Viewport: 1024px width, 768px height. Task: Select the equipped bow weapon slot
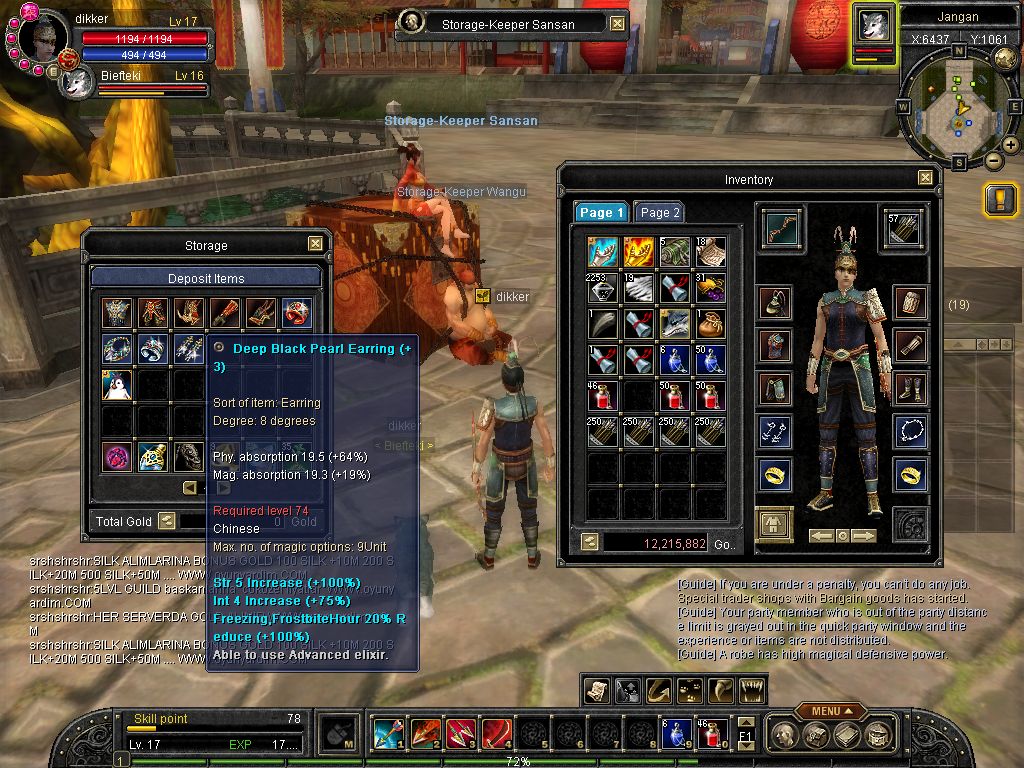coord(780,228)
